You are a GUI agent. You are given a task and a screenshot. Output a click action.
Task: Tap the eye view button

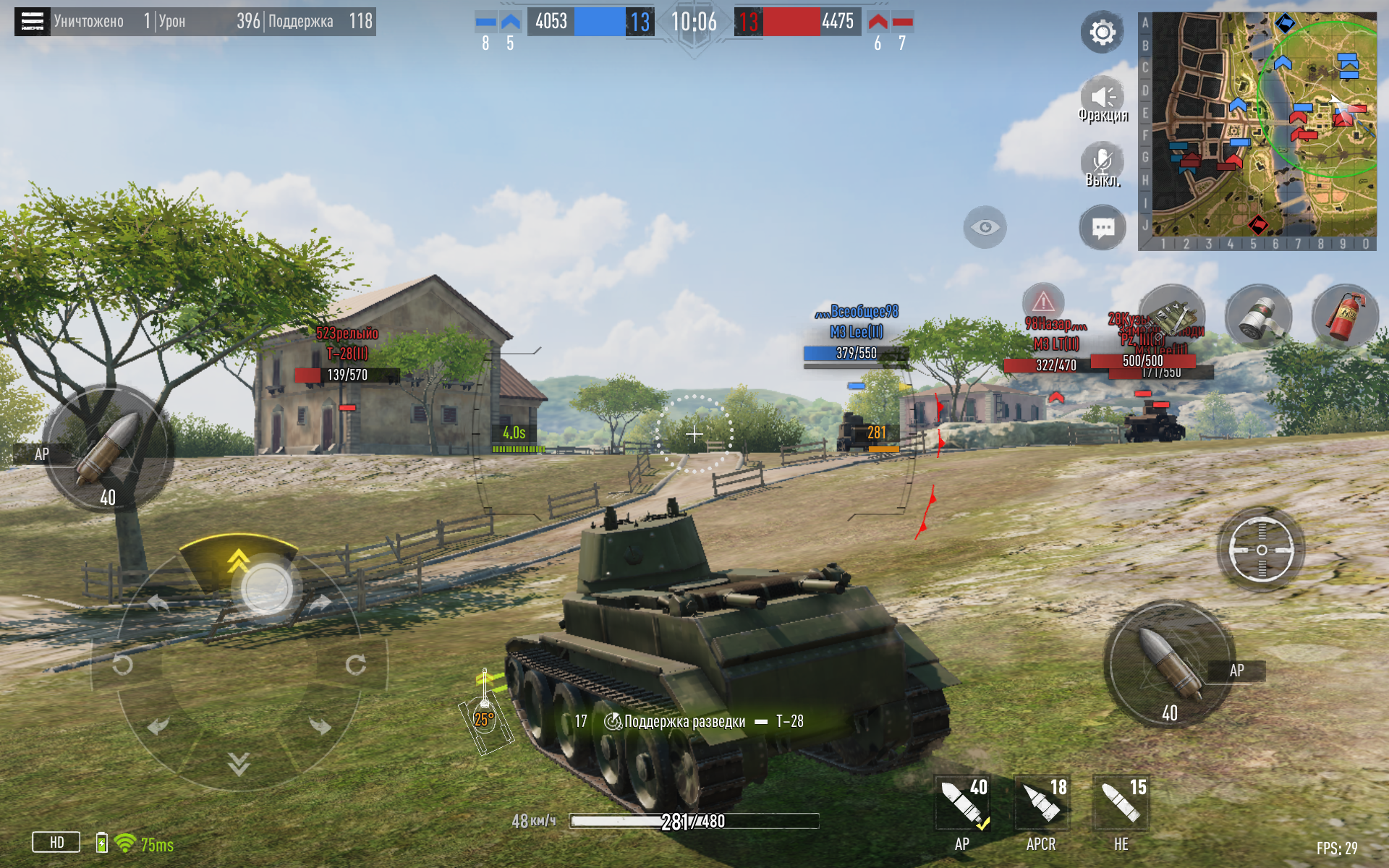click(985, 228)
